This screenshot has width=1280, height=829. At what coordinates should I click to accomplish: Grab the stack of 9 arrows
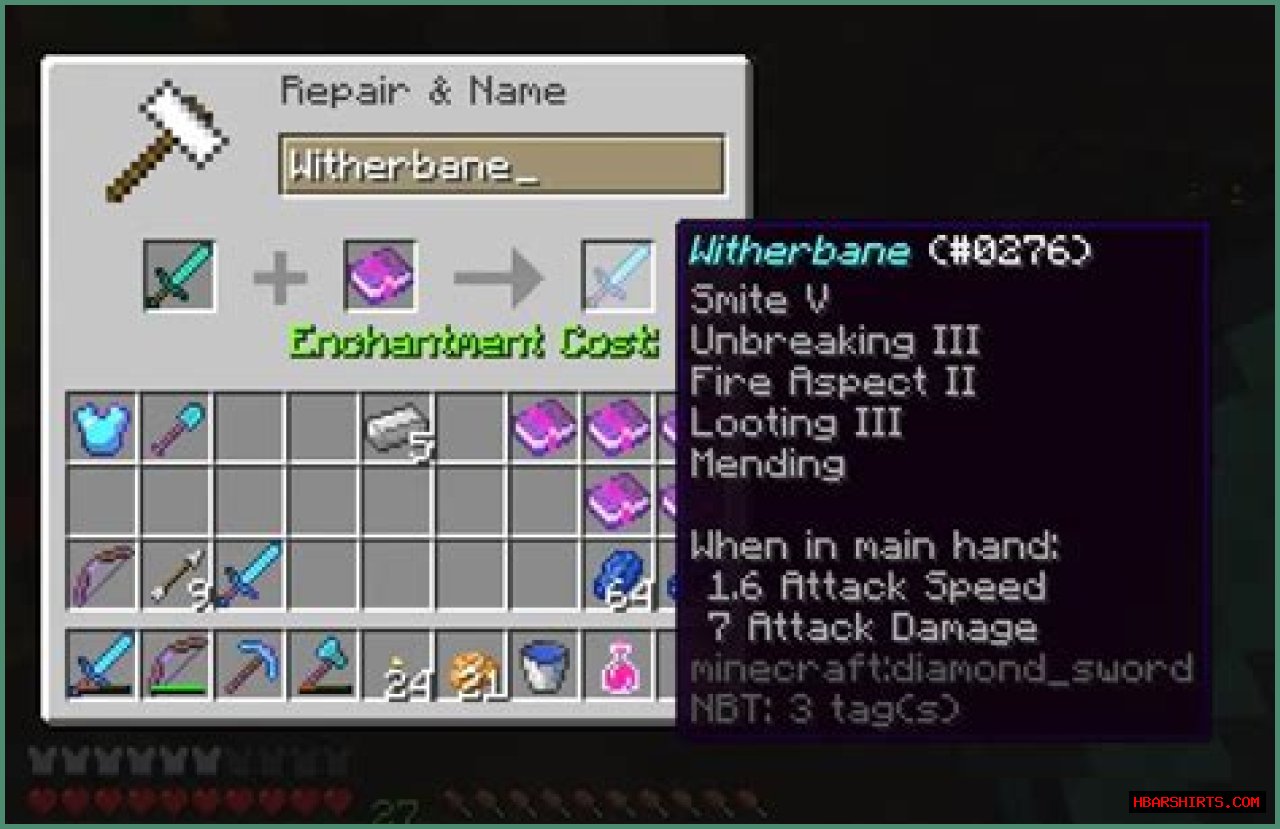click(176, 577)
